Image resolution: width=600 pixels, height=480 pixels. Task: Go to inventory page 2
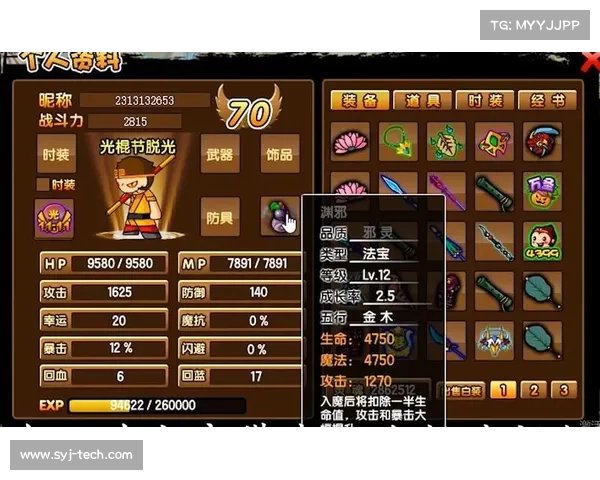(x=535, y=390)
